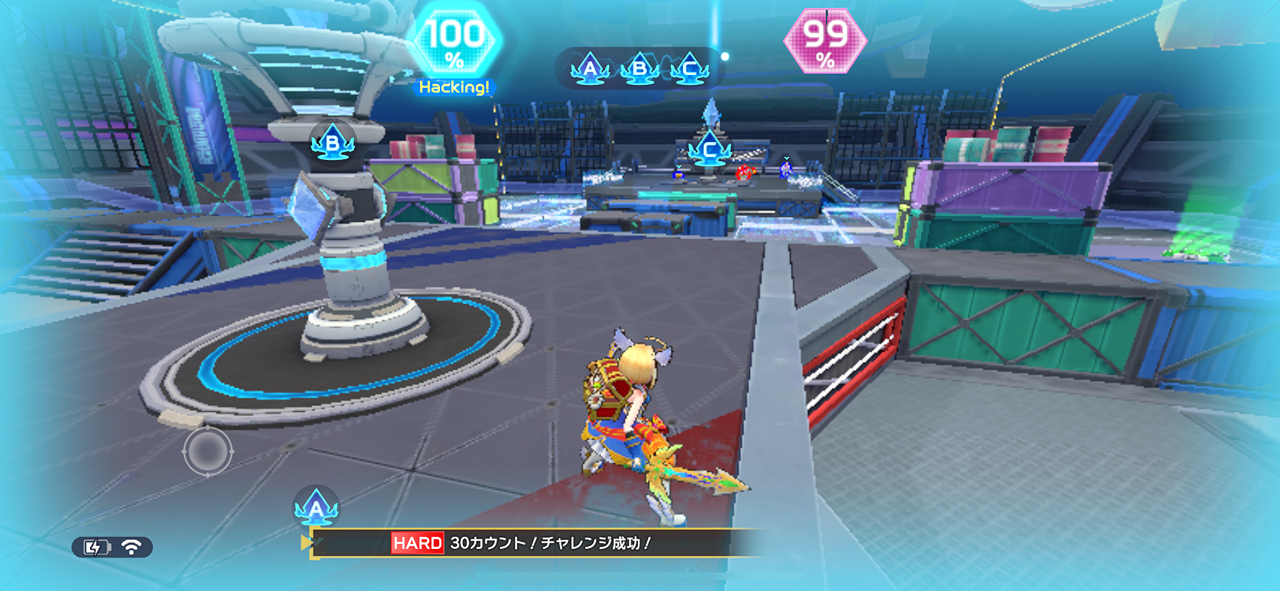Click the A key icon in the top status bar
Image resolution: width=1280 pixels, height=591 pixels.
[x=591, y=69]
